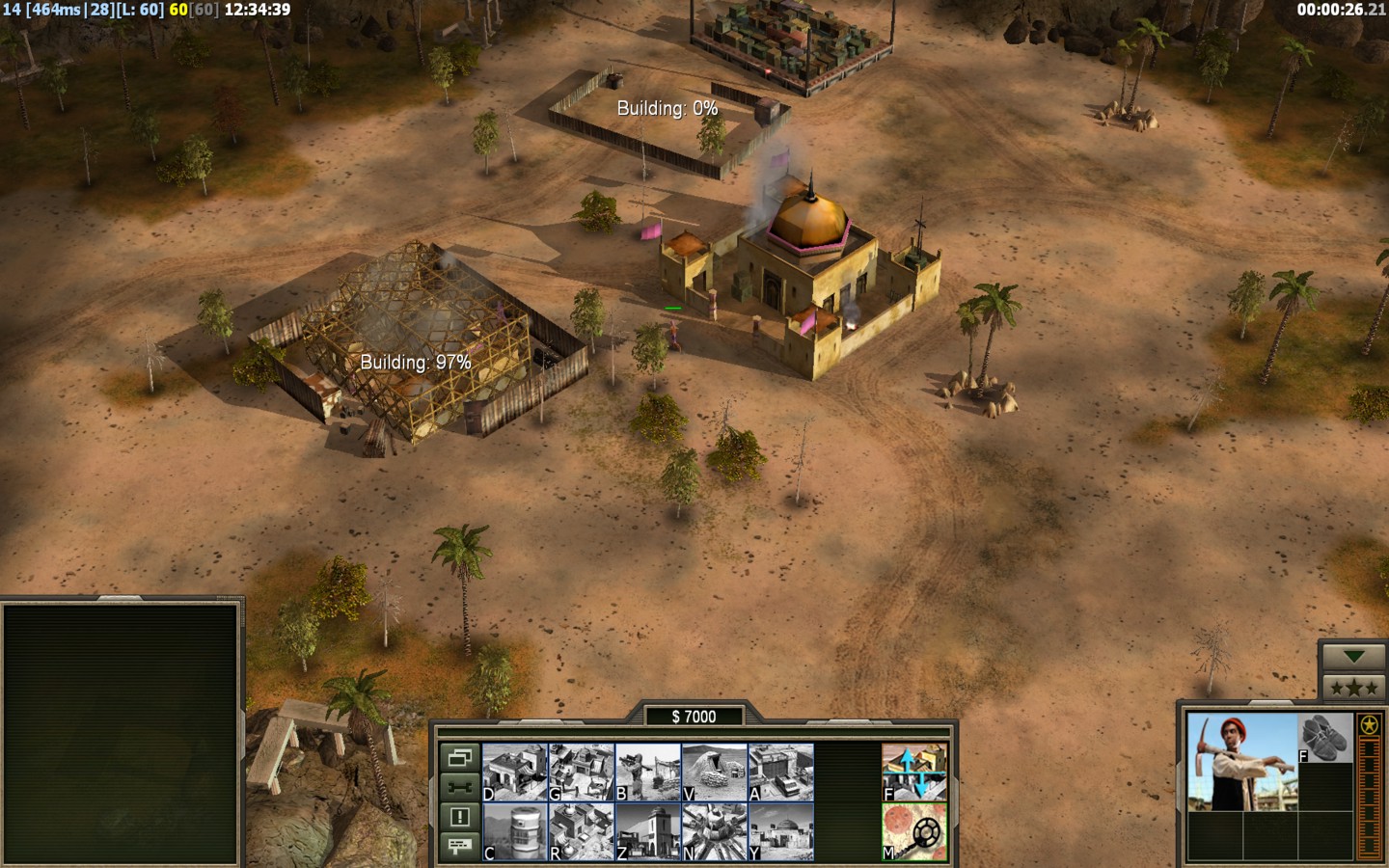Click the wrench-shaped sidebar button
Image resolution: width=1389 pixels, height=868 pixels.
459,787
